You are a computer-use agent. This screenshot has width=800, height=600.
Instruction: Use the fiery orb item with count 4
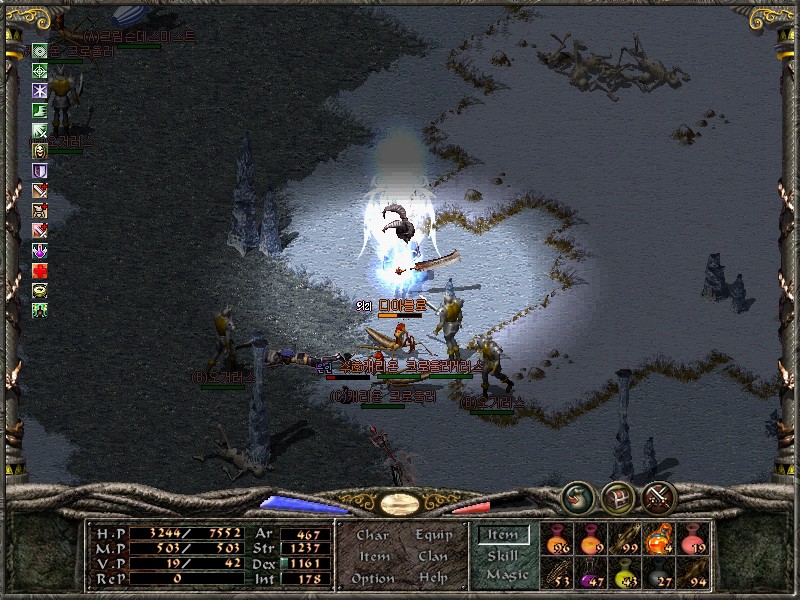(659, 540)
